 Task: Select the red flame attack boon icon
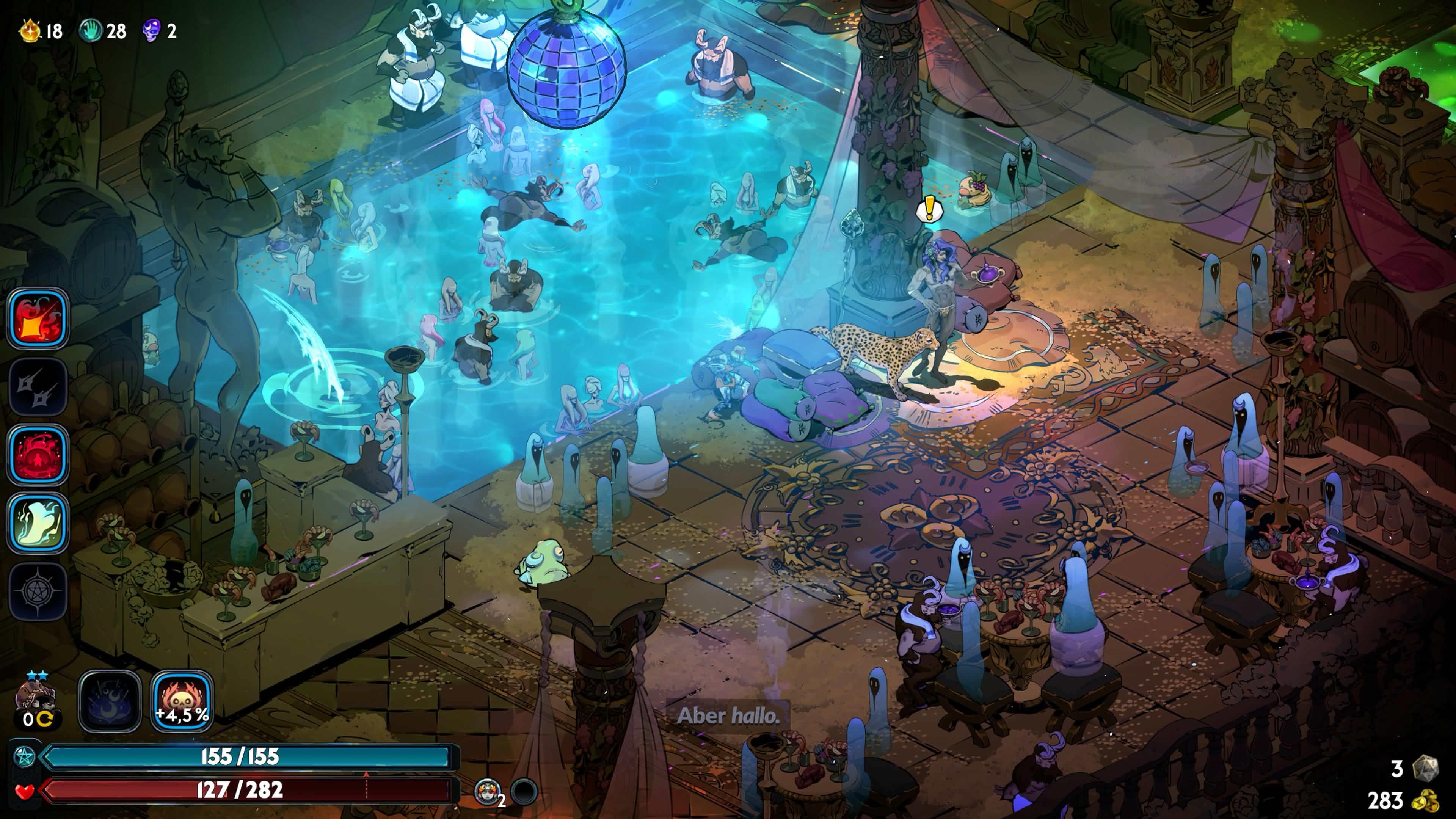38,318
